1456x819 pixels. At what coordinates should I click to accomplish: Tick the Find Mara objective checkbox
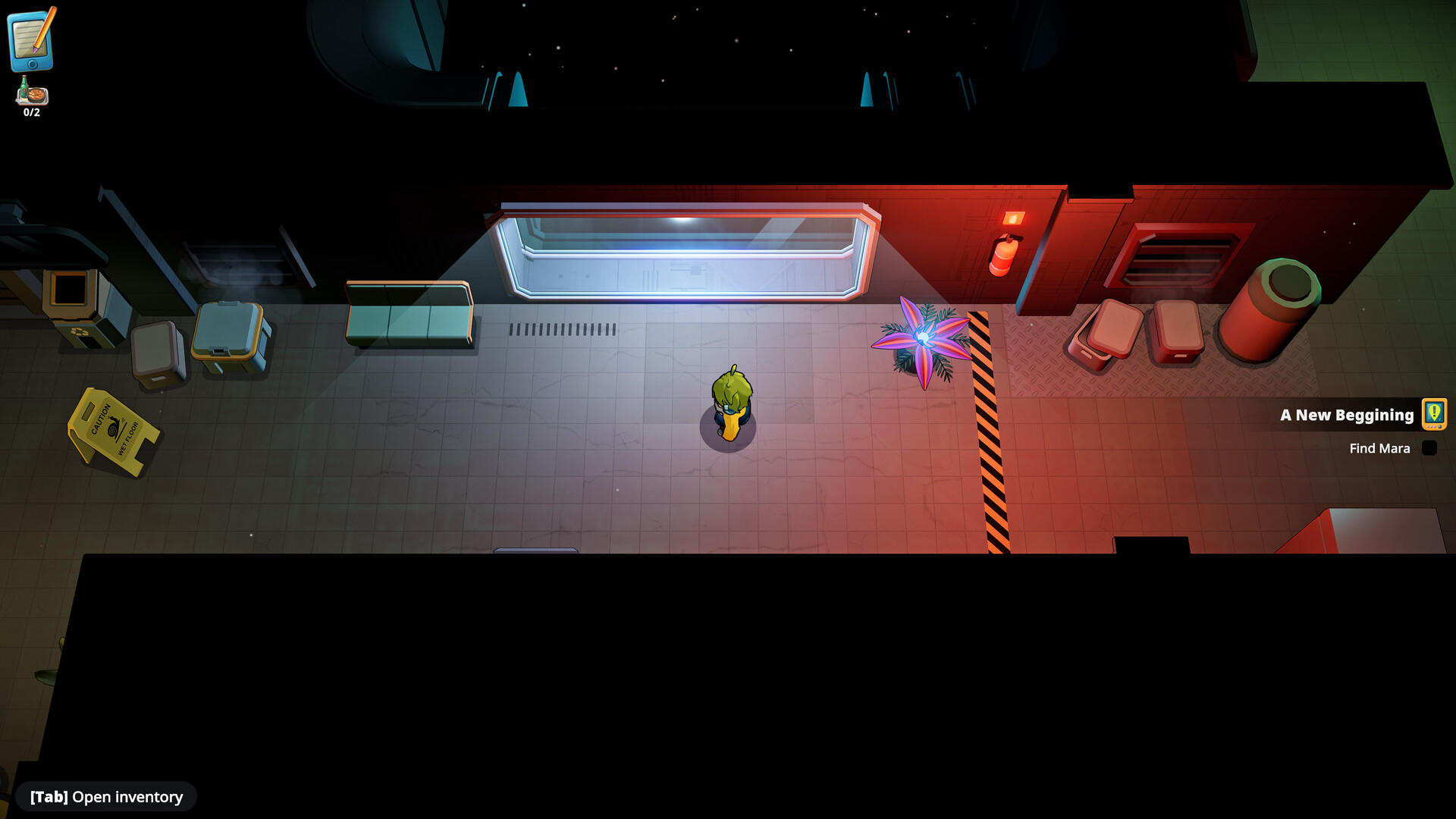click(x=1429, y=448)
